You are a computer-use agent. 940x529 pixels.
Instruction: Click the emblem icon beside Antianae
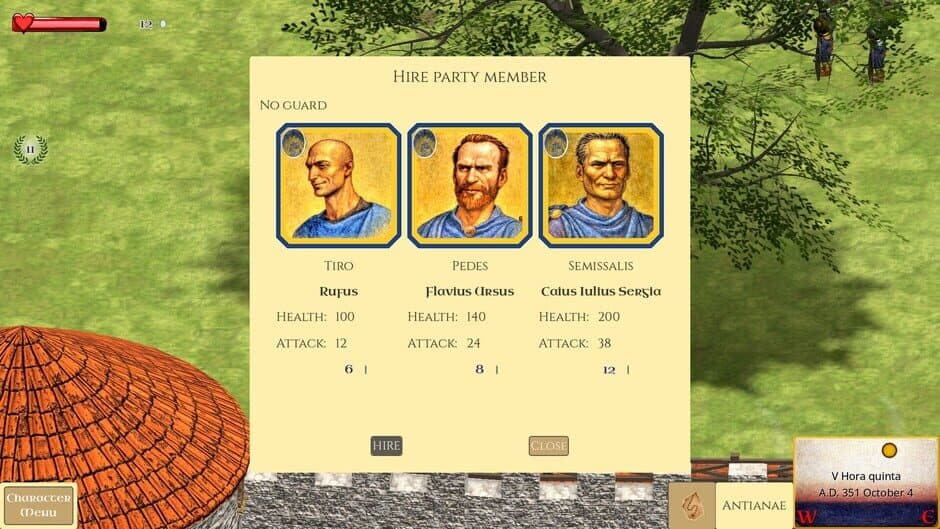691,506
